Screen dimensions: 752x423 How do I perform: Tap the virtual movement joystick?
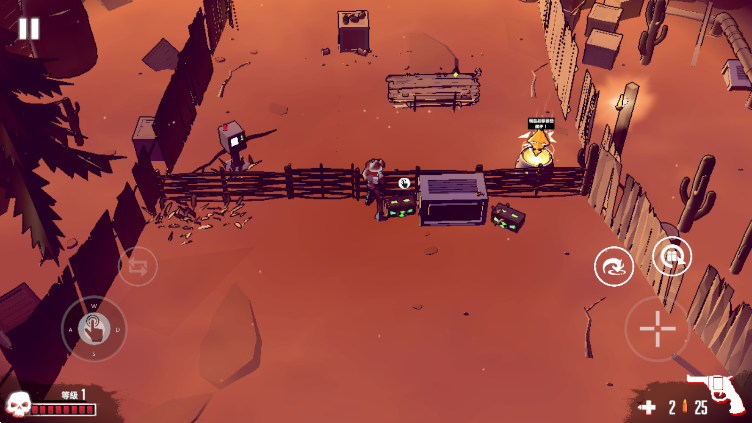tap(94, 328)
